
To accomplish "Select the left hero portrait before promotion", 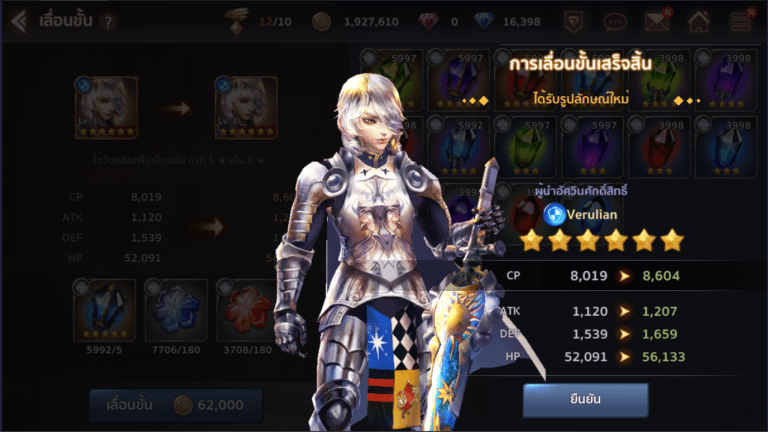I will 105,108.
